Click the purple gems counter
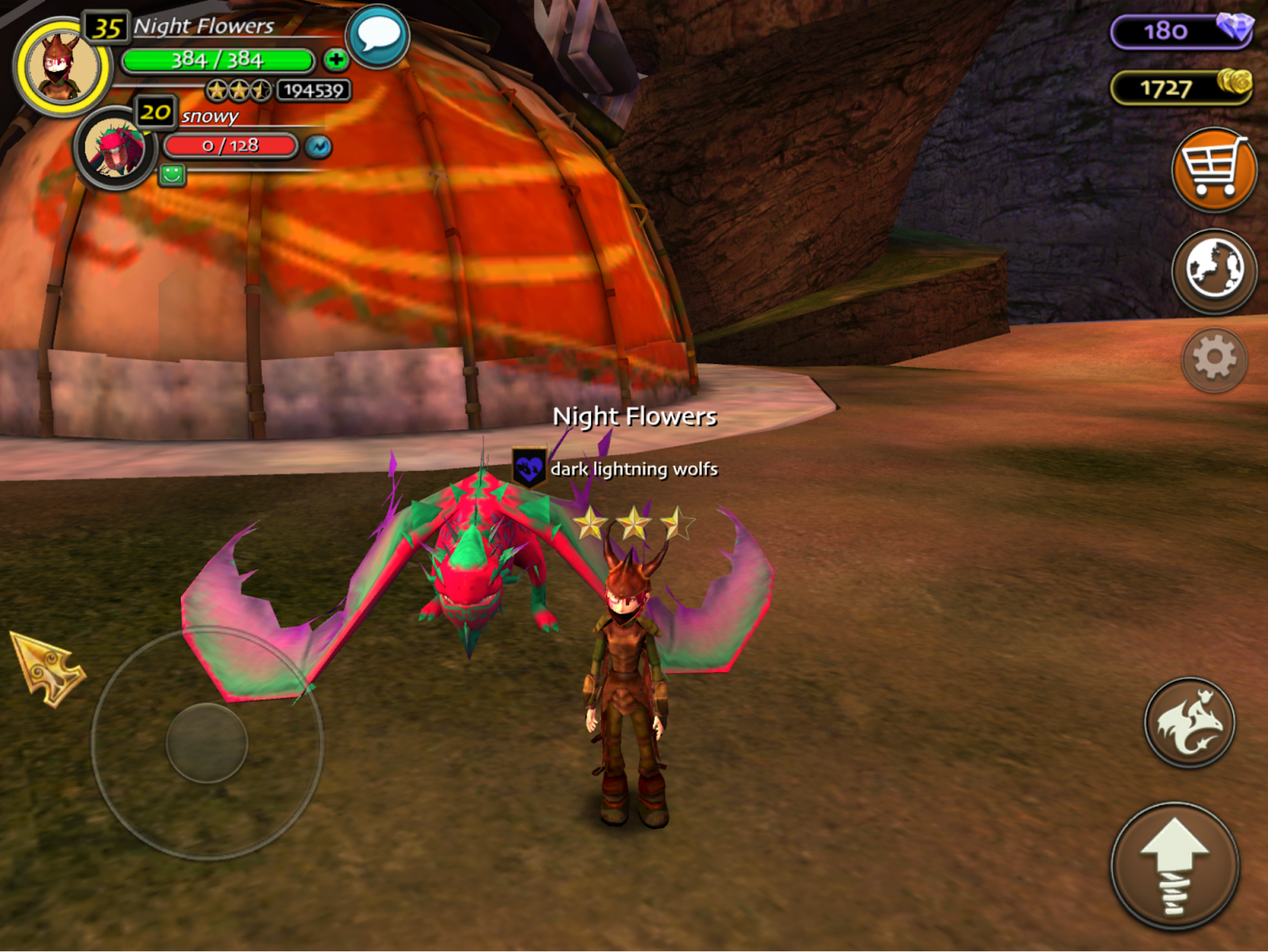1268x952 pixels. click(x=1181, y=31)
